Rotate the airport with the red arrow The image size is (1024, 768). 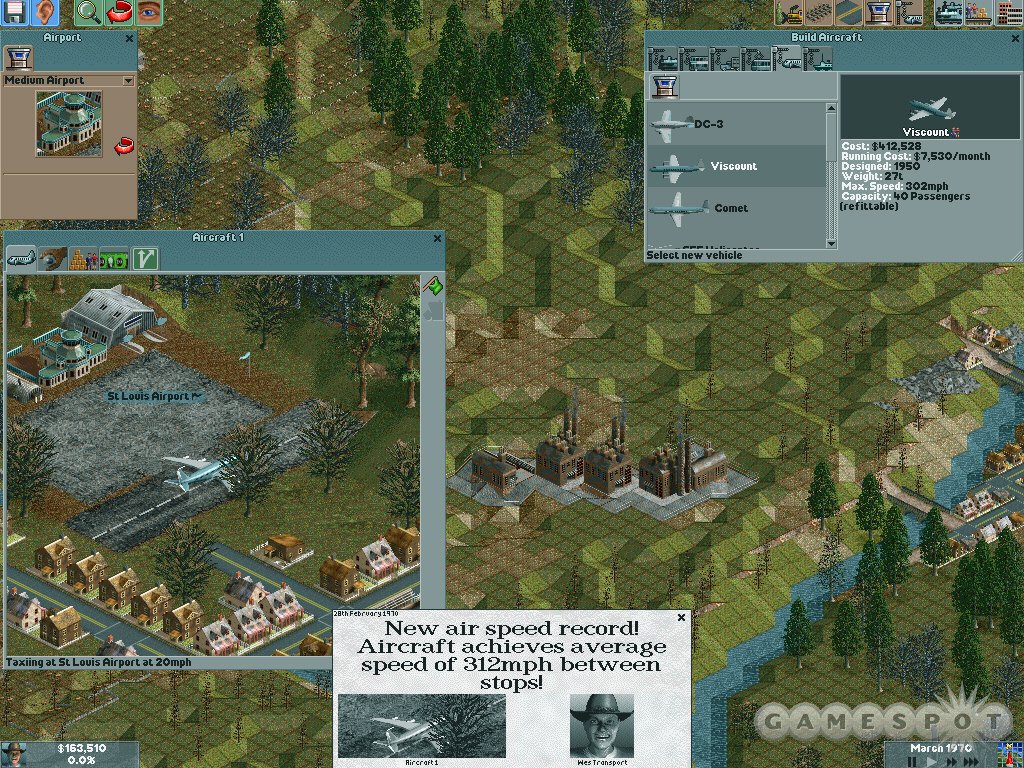(124, 147)
